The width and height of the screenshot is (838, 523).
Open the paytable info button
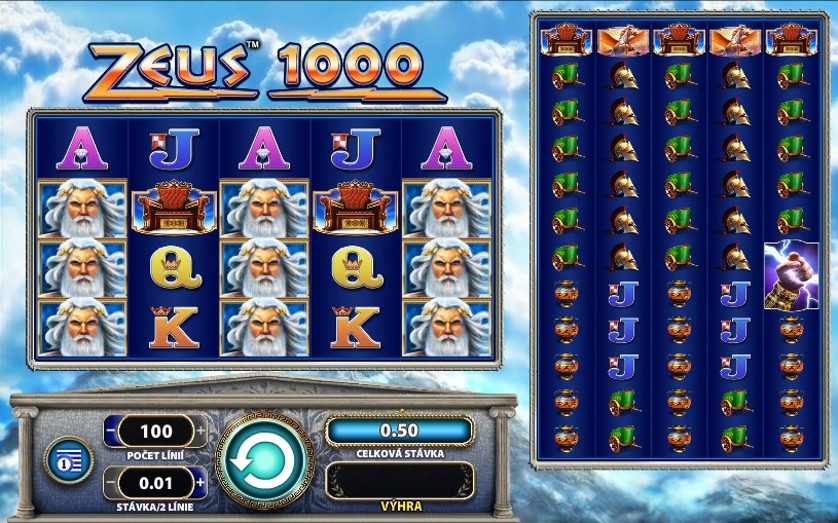tap(68, 459)
